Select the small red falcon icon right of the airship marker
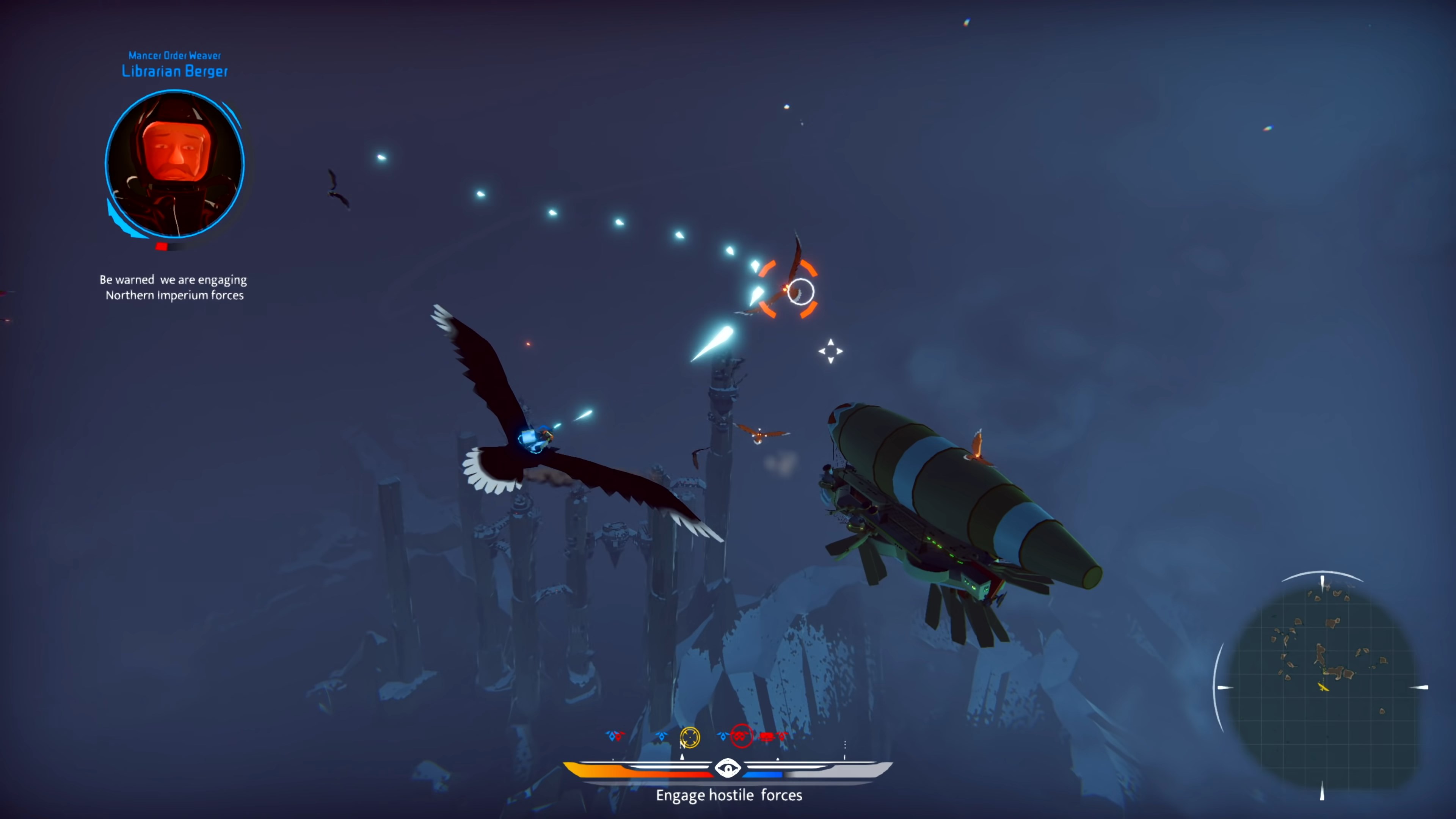 tap(782, 736)
